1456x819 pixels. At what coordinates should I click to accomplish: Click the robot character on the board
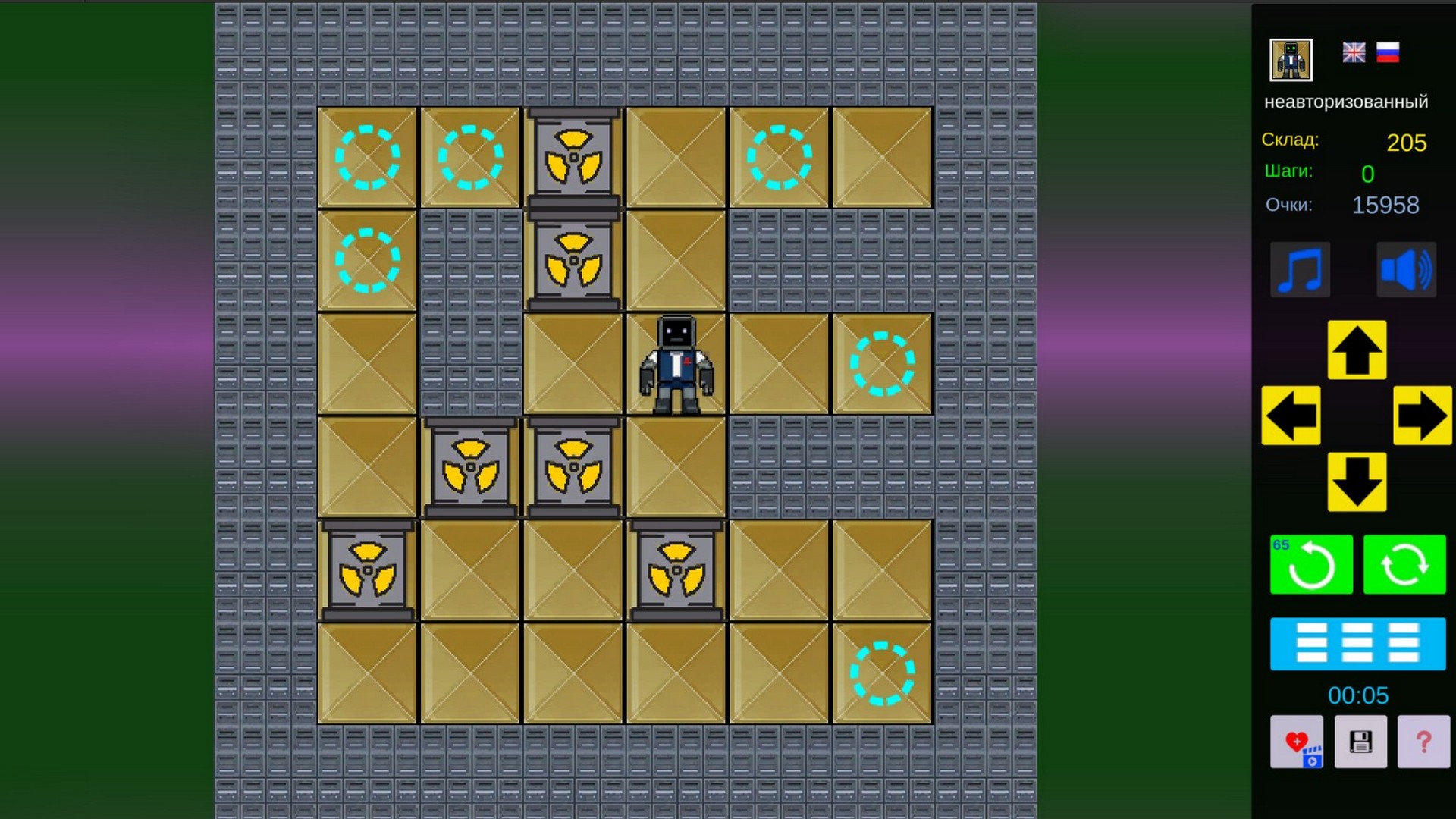[675, 364]
